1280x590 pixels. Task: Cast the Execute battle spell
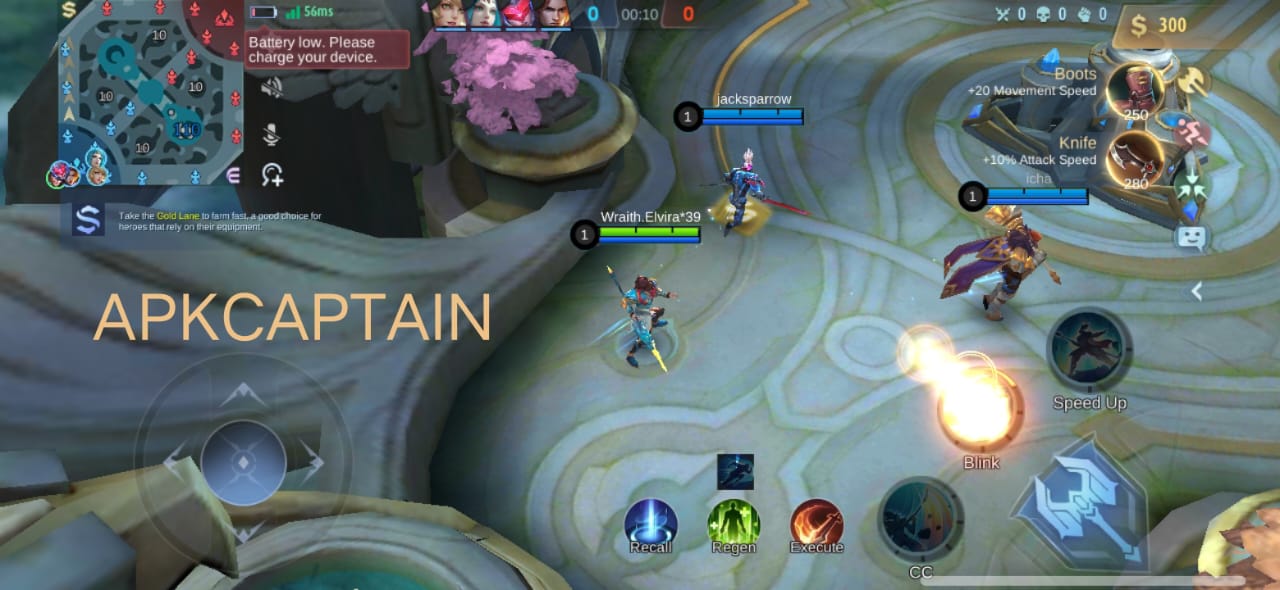click(x=817, y=524)
